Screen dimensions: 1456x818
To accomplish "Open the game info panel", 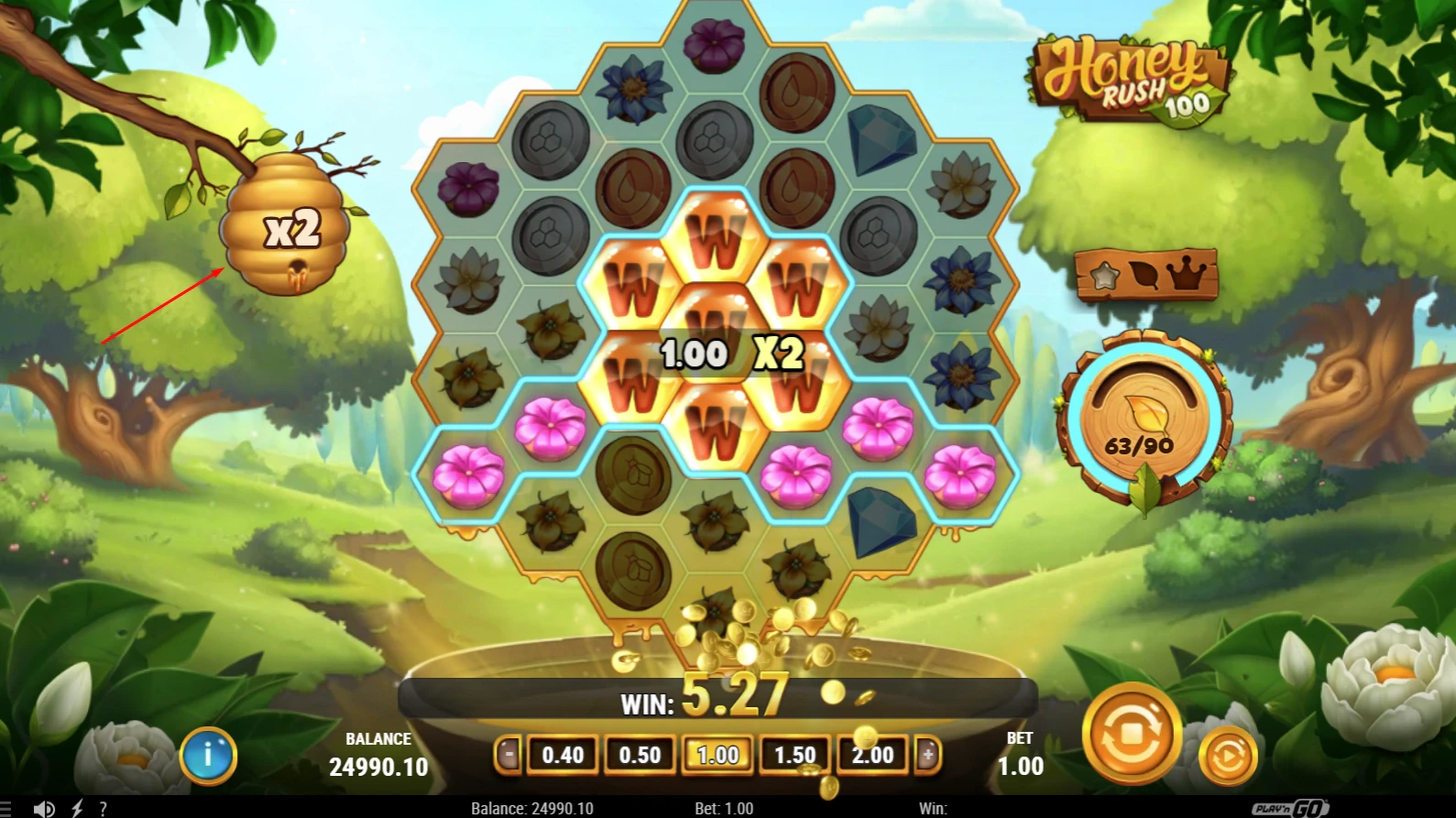I will [208, 755].
